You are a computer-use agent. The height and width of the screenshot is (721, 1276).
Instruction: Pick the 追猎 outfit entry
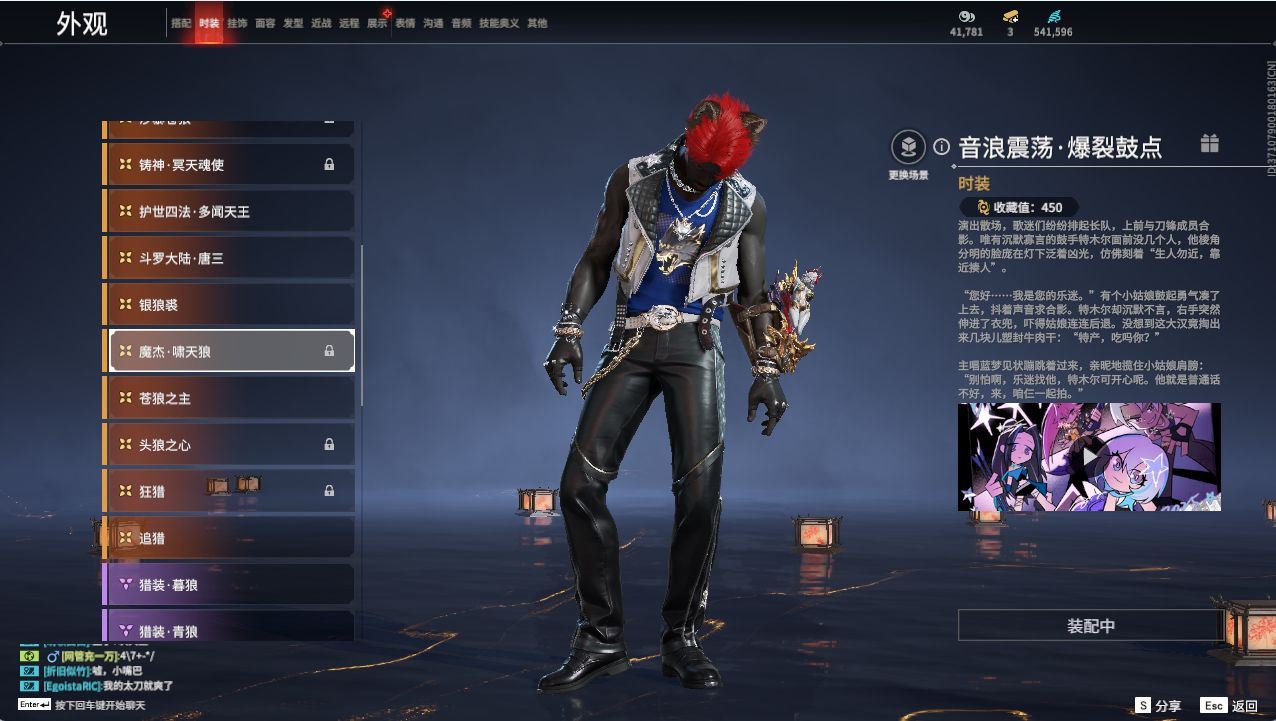click(x=230, y=538)
